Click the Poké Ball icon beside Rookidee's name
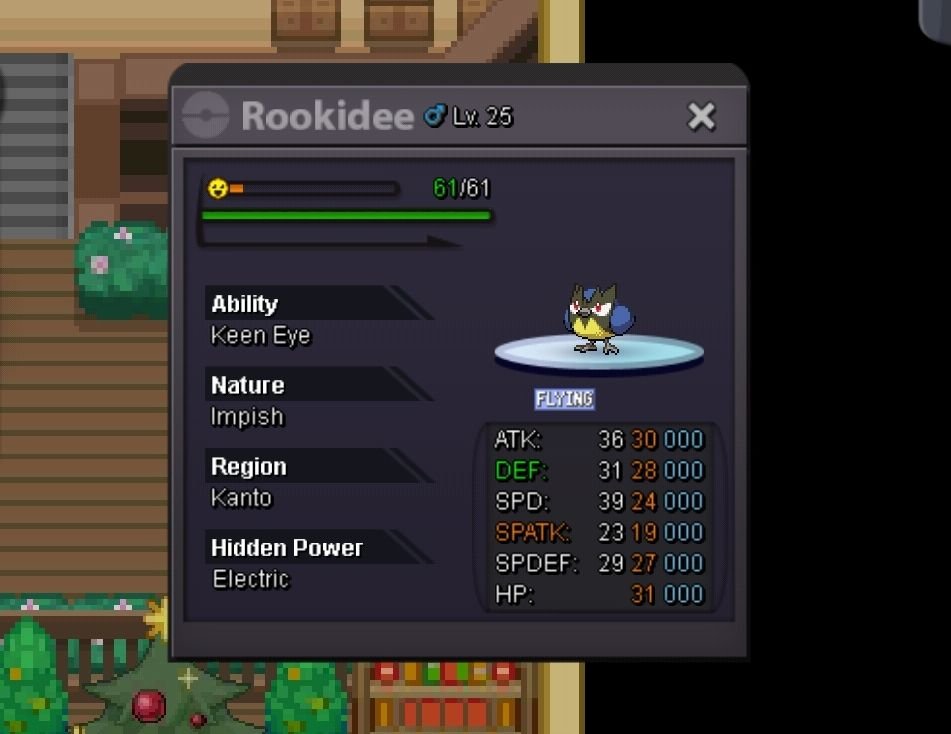 (x=206, y=117)
